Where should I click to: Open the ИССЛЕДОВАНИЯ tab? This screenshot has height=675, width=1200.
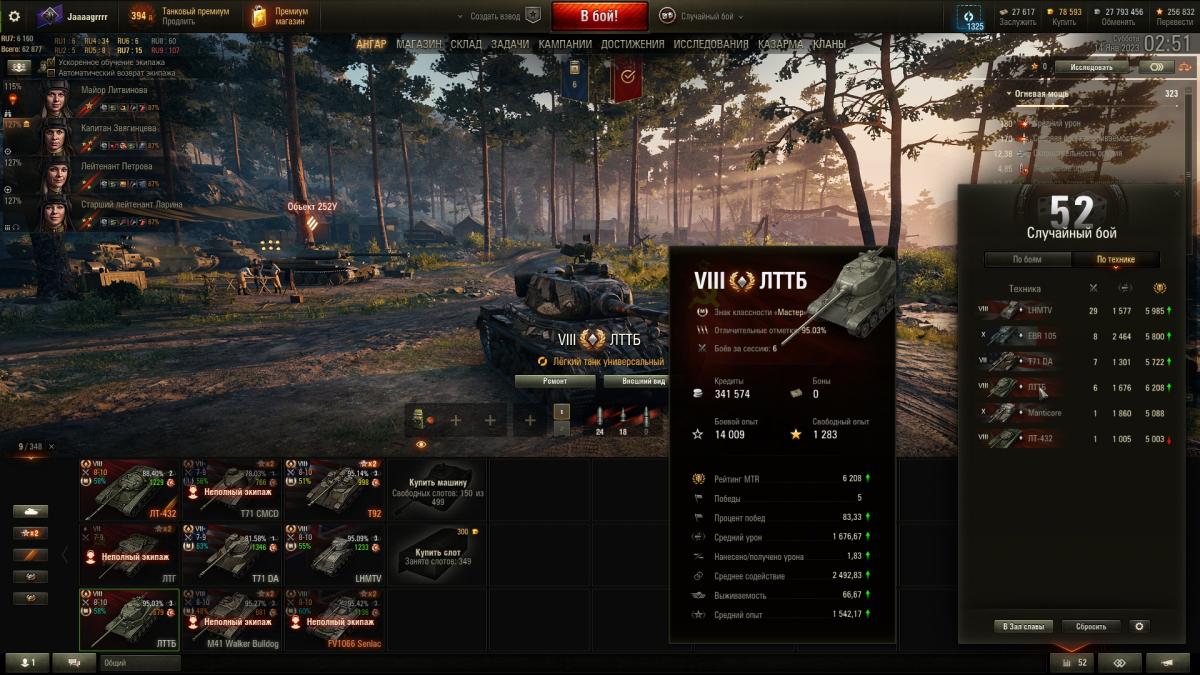(710, 44)
